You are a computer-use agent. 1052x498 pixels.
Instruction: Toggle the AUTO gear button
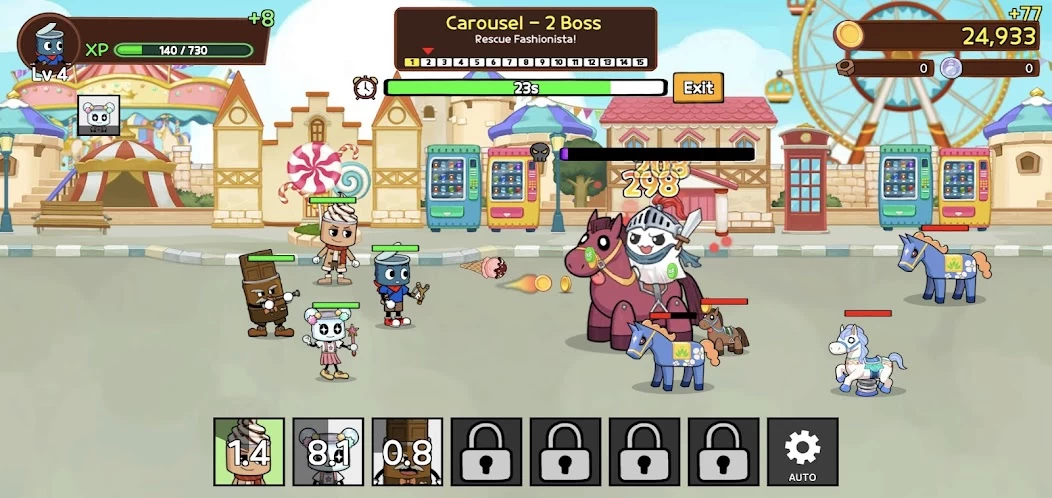pos(802,452)
